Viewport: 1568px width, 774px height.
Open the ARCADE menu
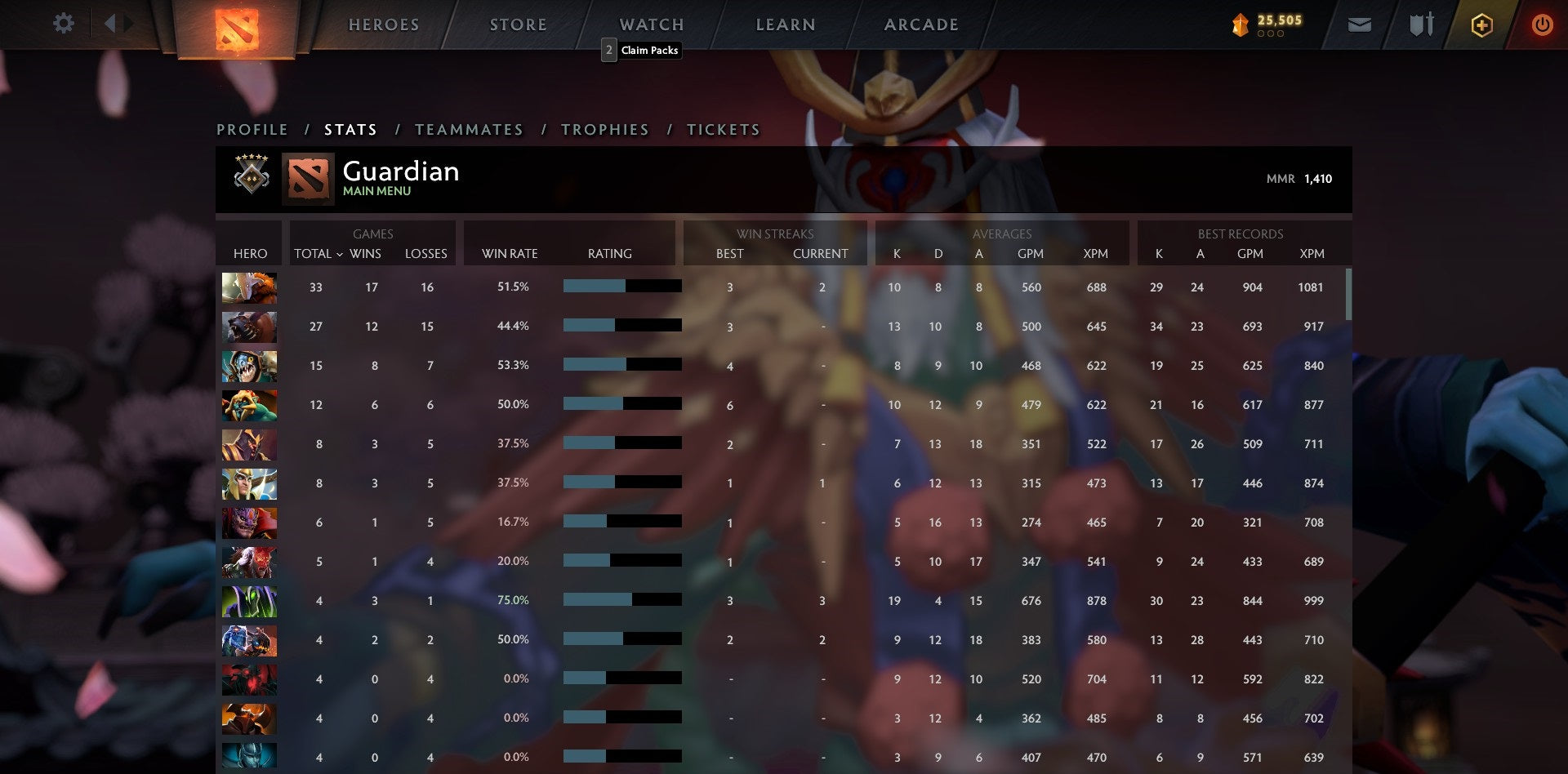920,24
